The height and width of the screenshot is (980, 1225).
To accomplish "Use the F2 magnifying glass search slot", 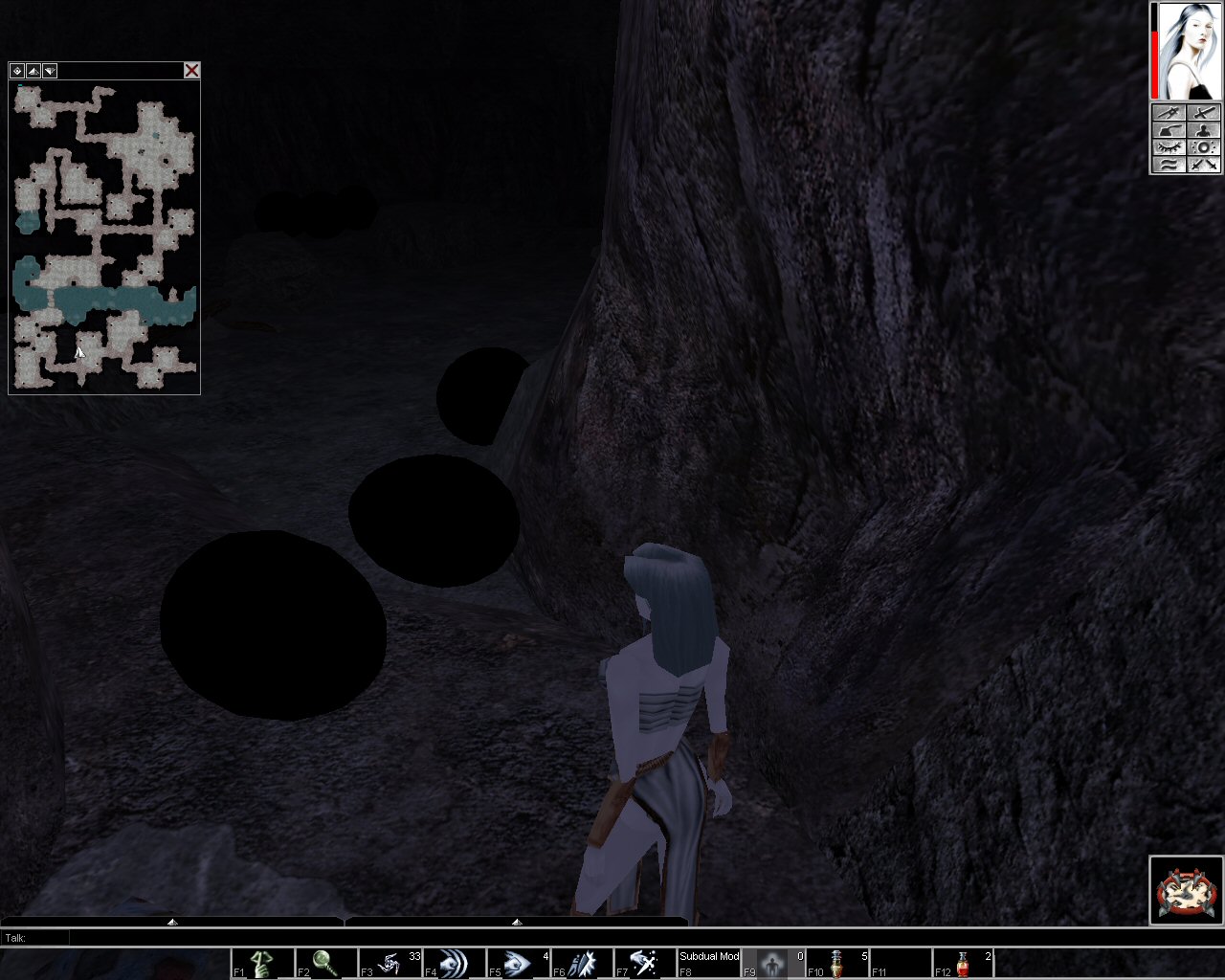I will tap(326, 963).
